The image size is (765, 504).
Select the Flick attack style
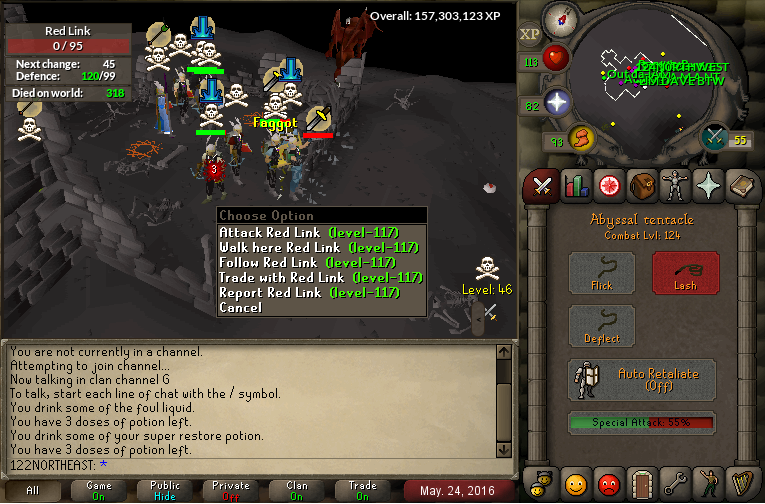(x=602, y=272)
